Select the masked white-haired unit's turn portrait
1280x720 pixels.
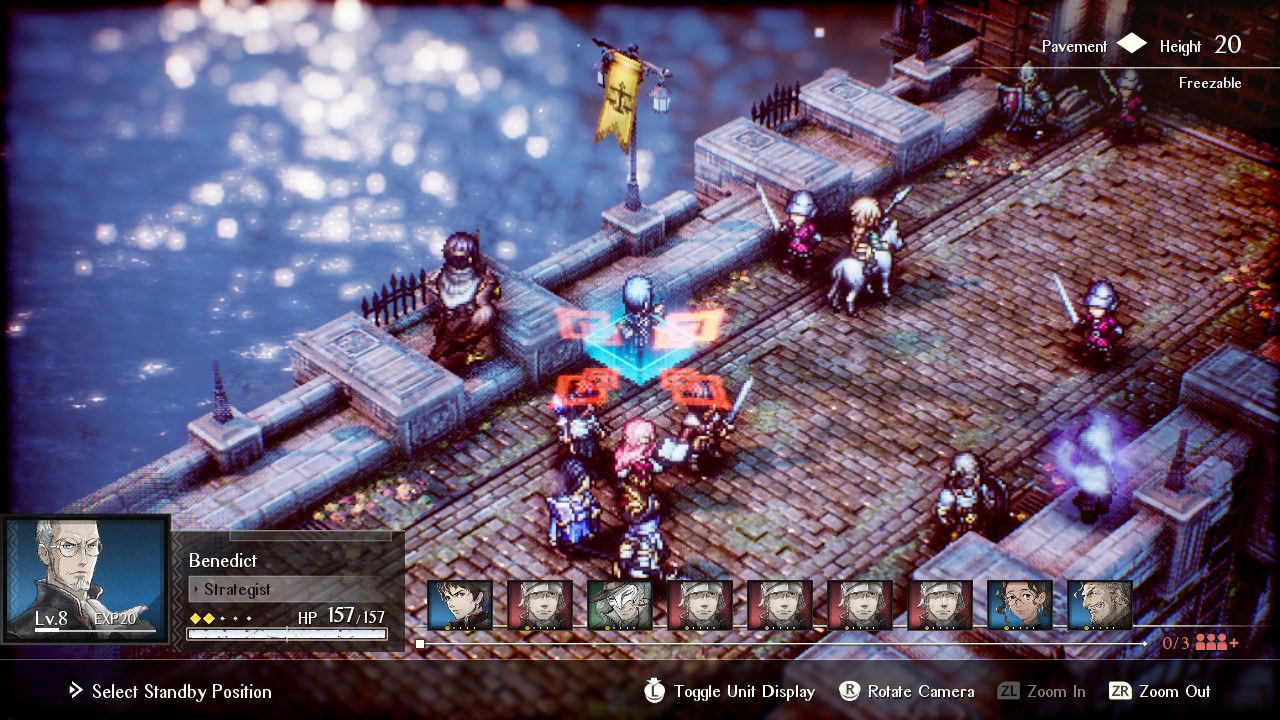tap(620, 606)
